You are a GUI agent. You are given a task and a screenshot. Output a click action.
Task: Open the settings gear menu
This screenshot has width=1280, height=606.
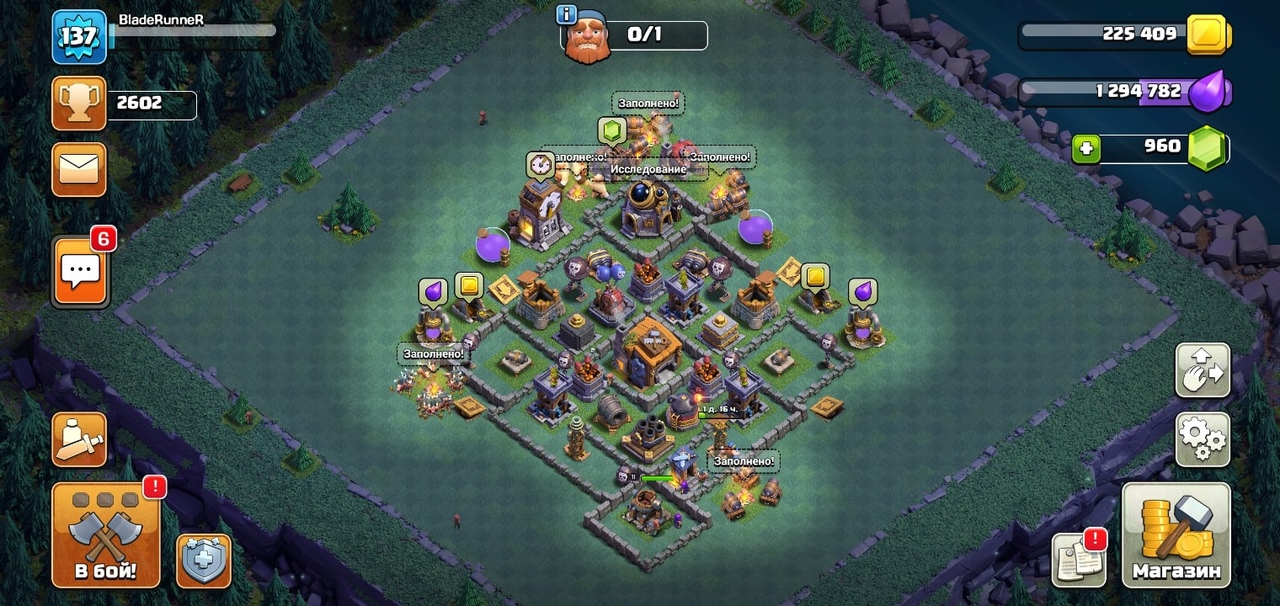tap(1202, 439)
